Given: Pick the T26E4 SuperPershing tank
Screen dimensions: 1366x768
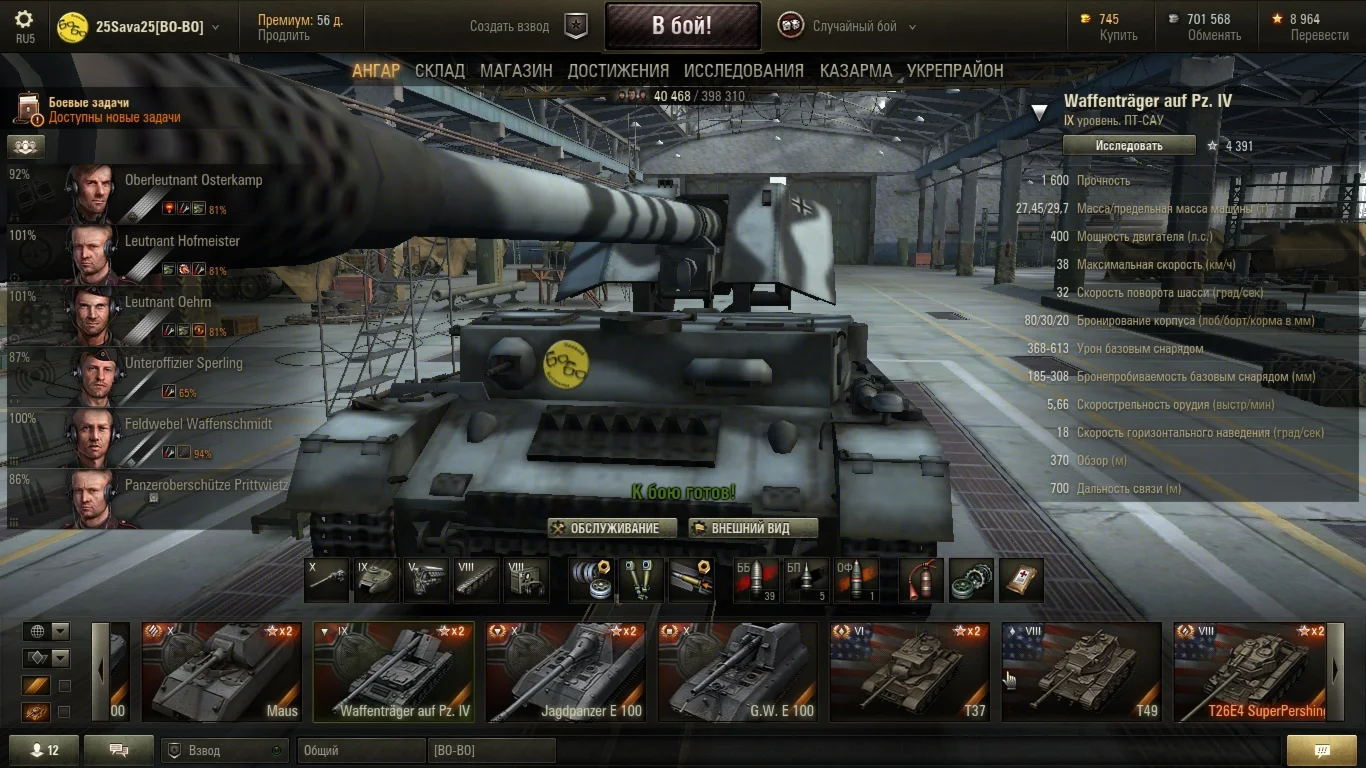Looking at the screenshot, I should pos(1252,672).
